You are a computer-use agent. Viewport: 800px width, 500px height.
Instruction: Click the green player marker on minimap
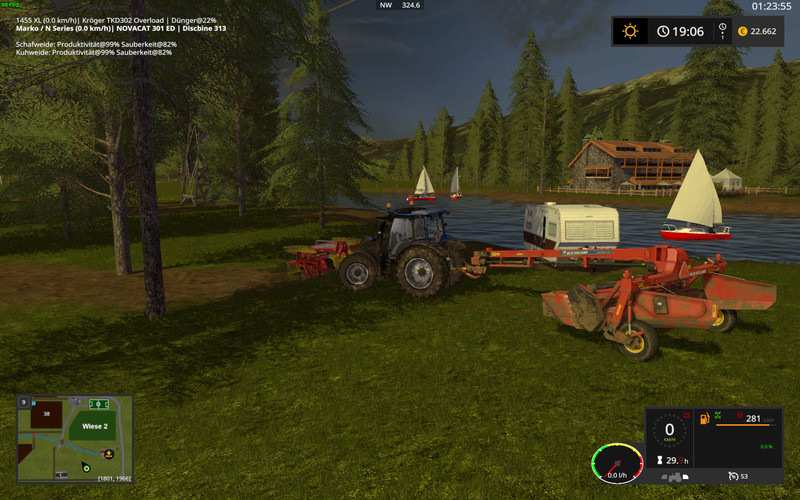point(87,466)
